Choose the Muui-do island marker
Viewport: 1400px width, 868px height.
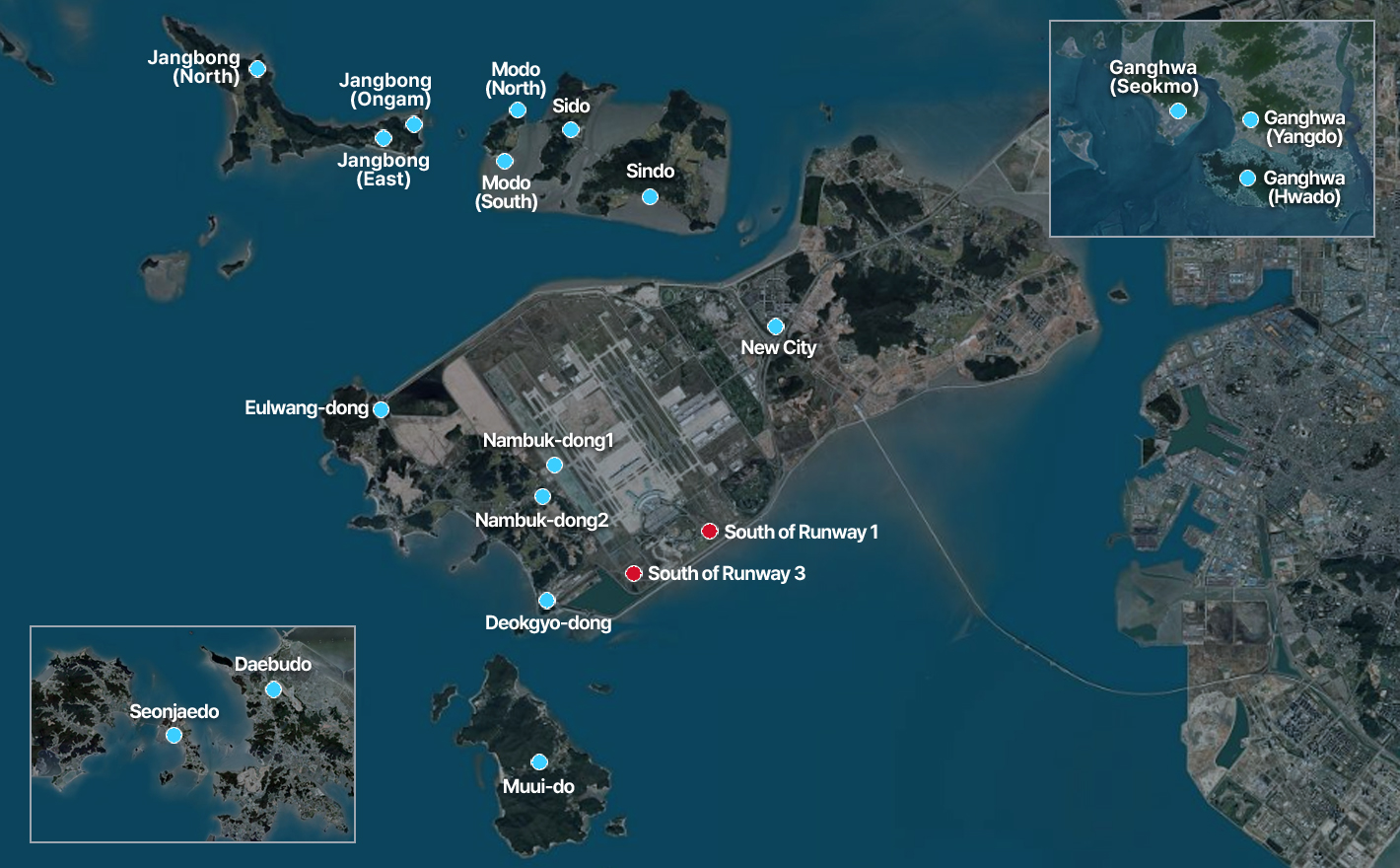click(x=539, y=761)
